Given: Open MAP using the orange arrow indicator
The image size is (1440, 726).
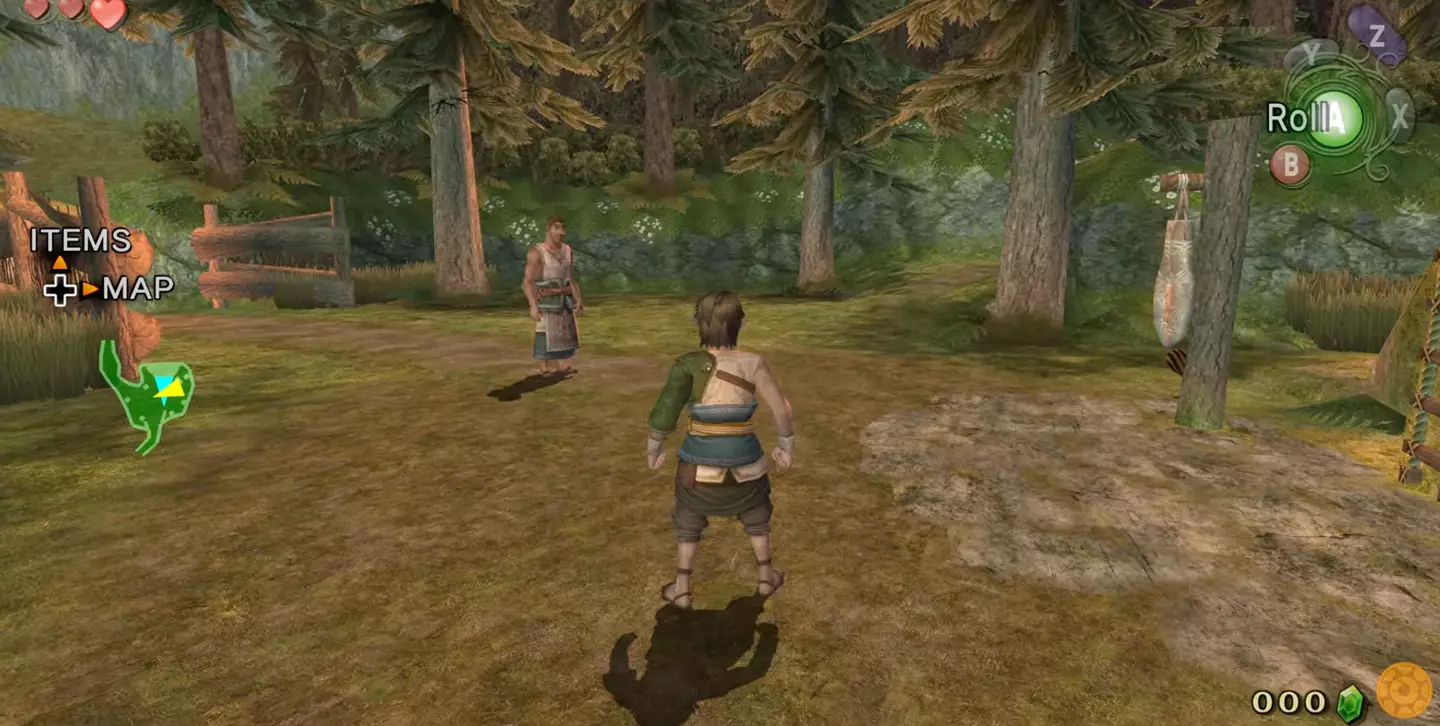Looking at the screenshot, I should 89,288.
